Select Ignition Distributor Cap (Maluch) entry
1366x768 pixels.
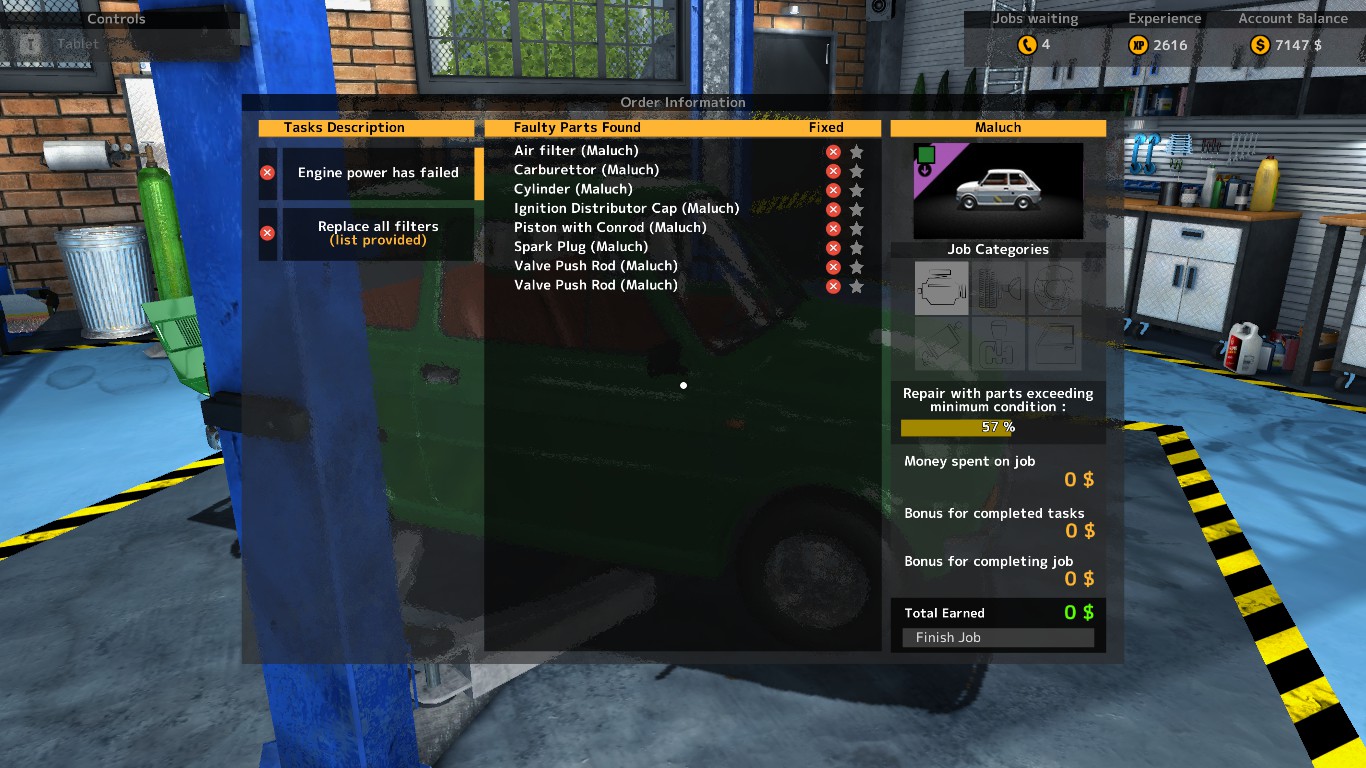626,209
